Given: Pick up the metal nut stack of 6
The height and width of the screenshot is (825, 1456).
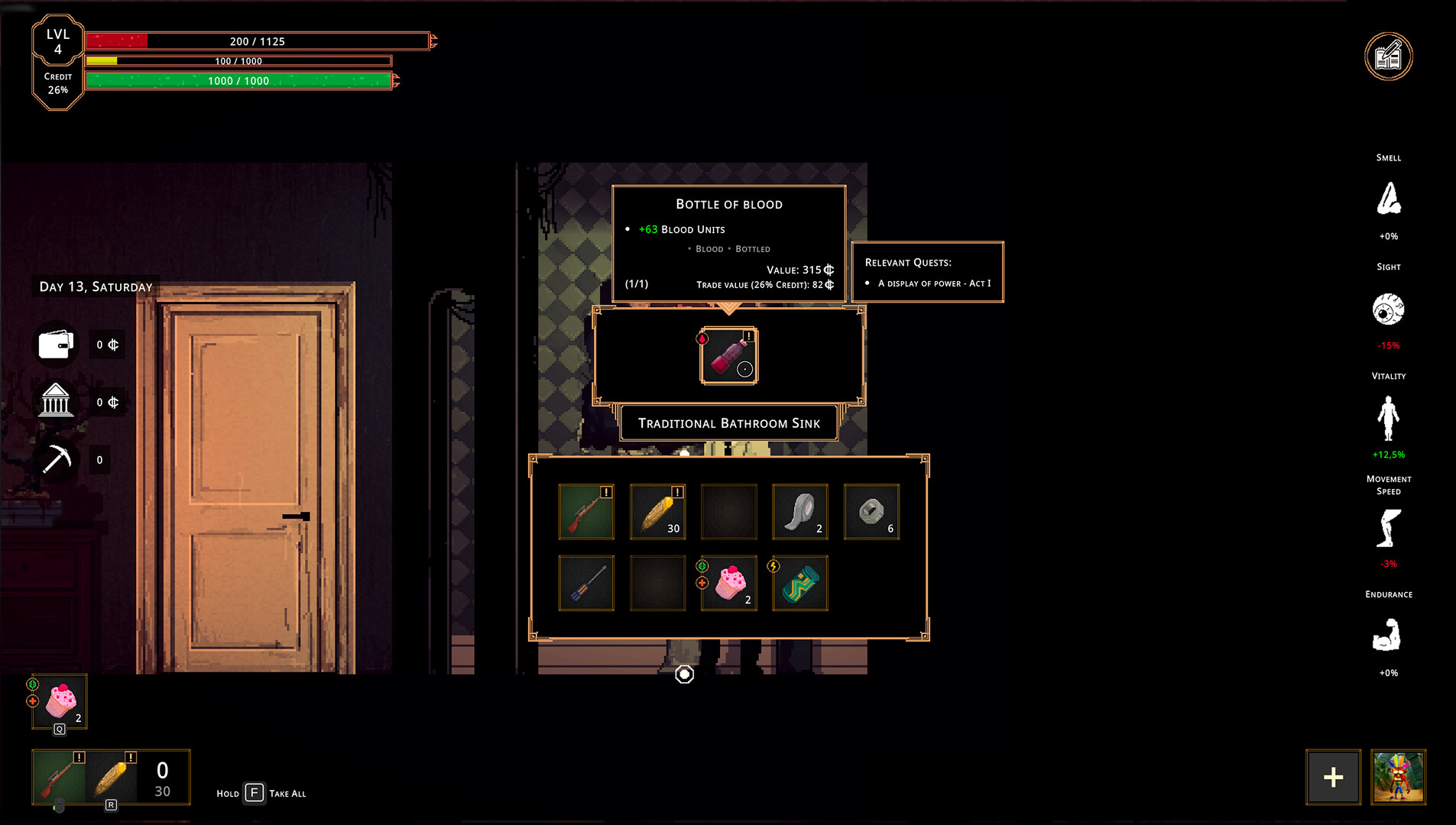Looking at the screenshot, I should point(871,512).
